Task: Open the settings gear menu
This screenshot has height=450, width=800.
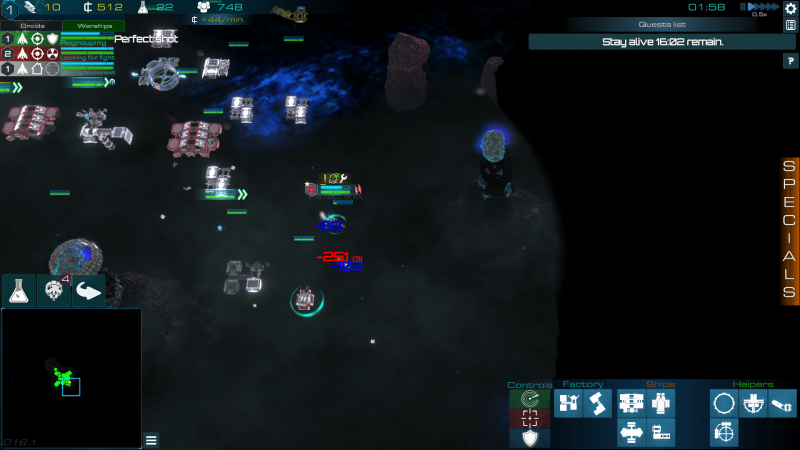Action: [x=791, y=8]
